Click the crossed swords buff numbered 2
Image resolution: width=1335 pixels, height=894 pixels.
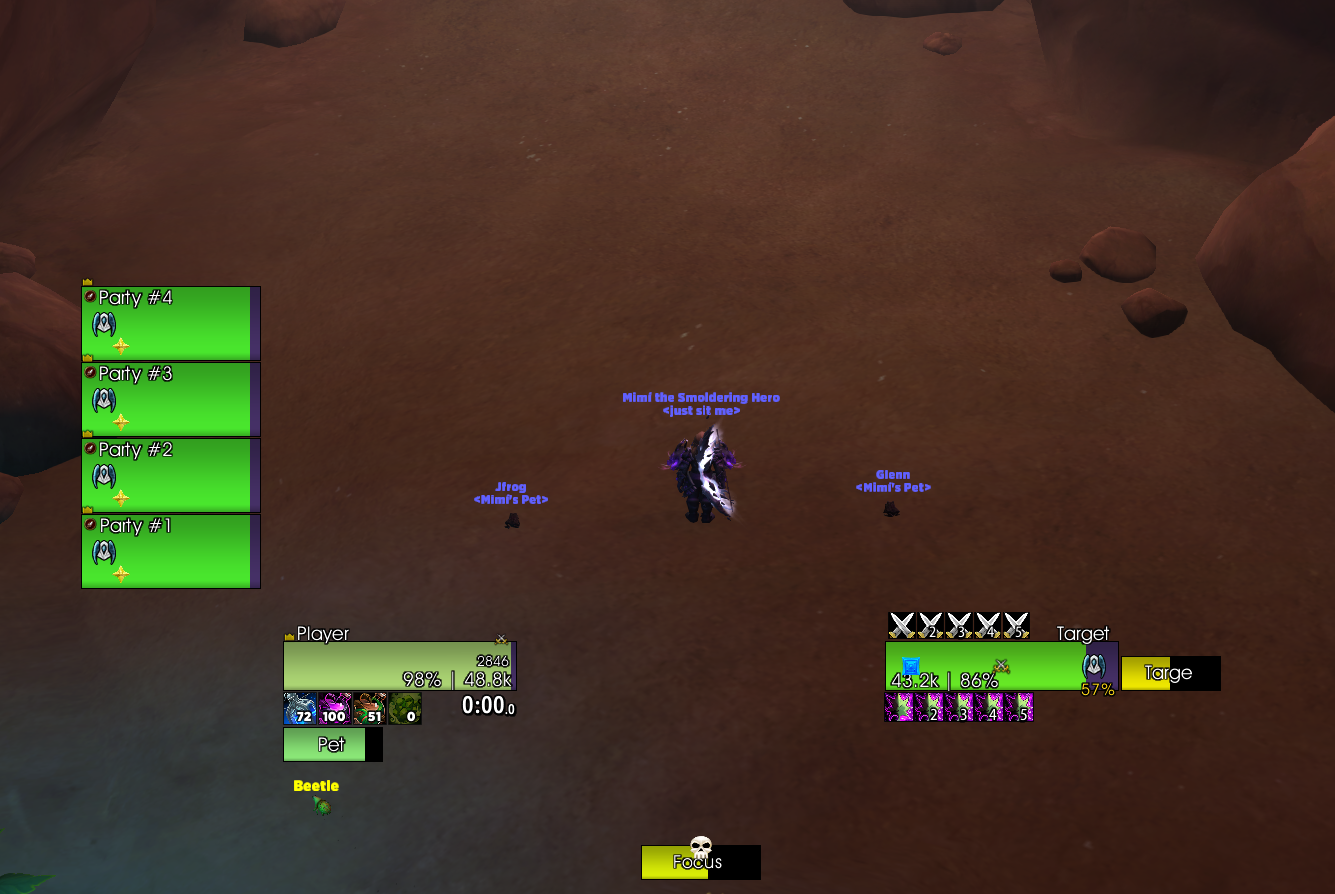[931, 626]
